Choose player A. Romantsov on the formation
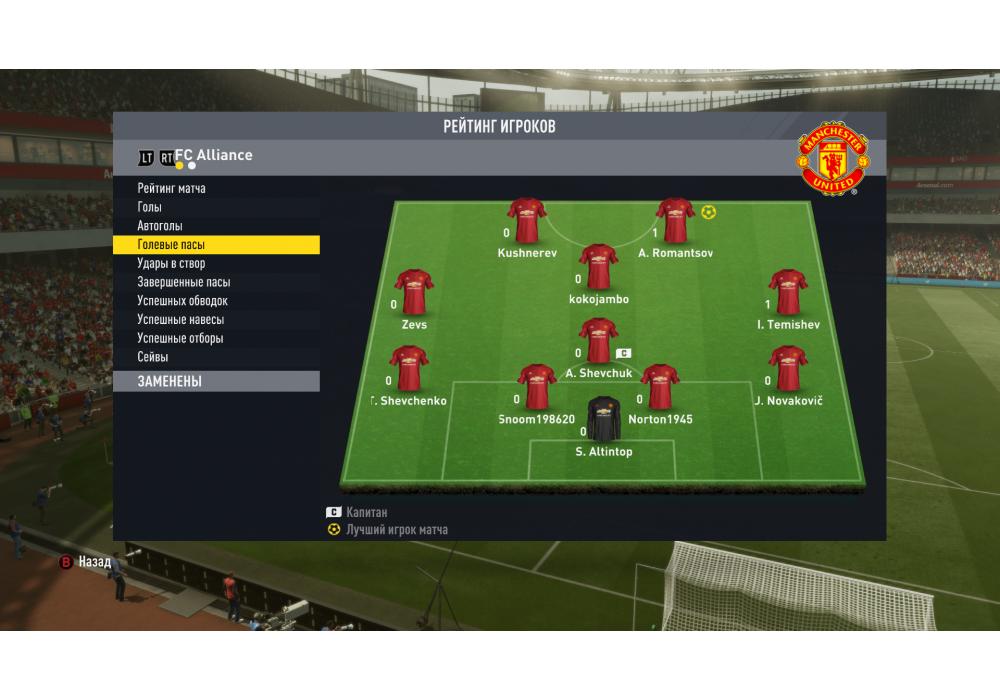The image size is (1000, 700). [675, 221]
